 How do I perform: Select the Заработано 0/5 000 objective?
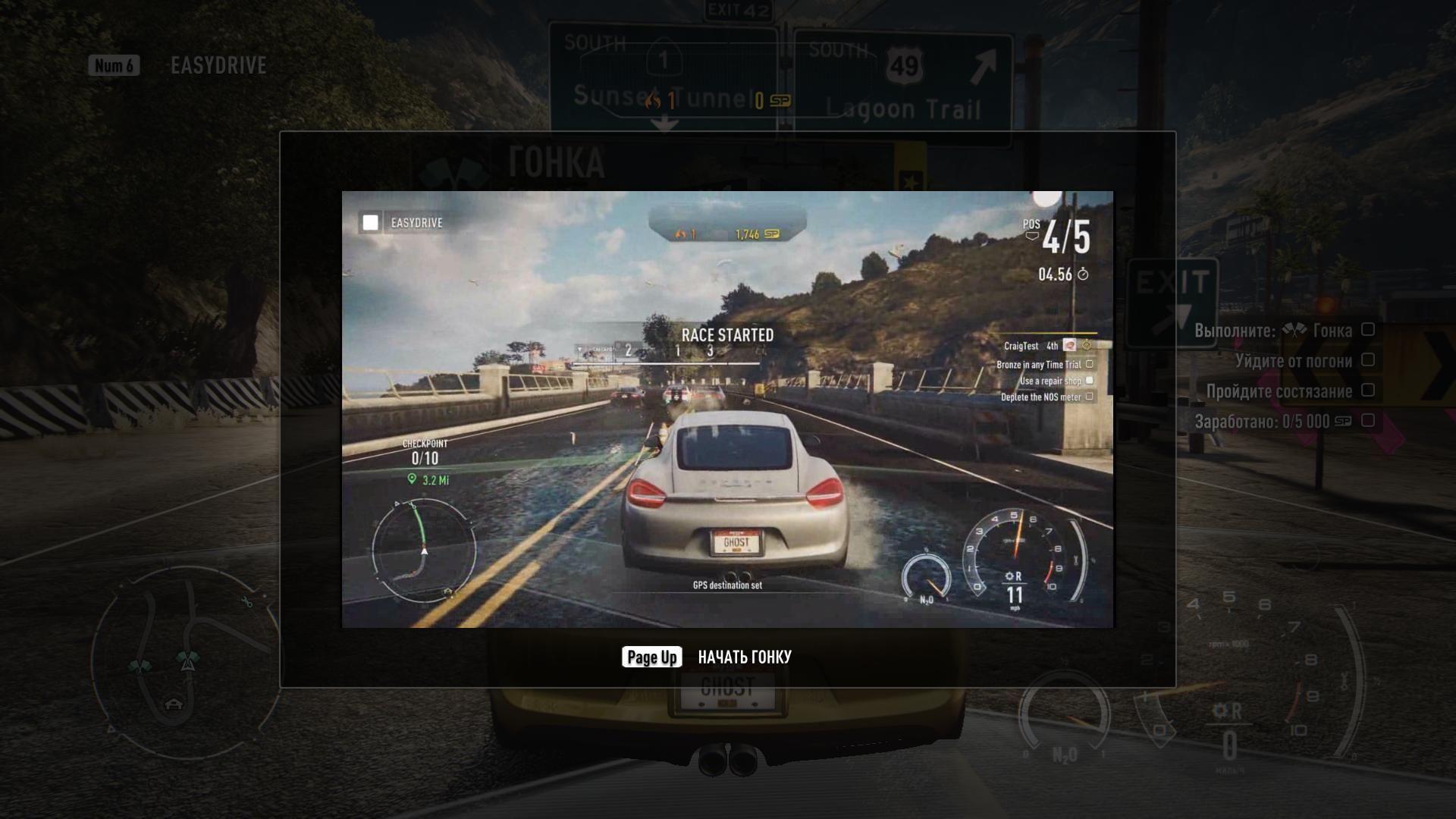1272,422
